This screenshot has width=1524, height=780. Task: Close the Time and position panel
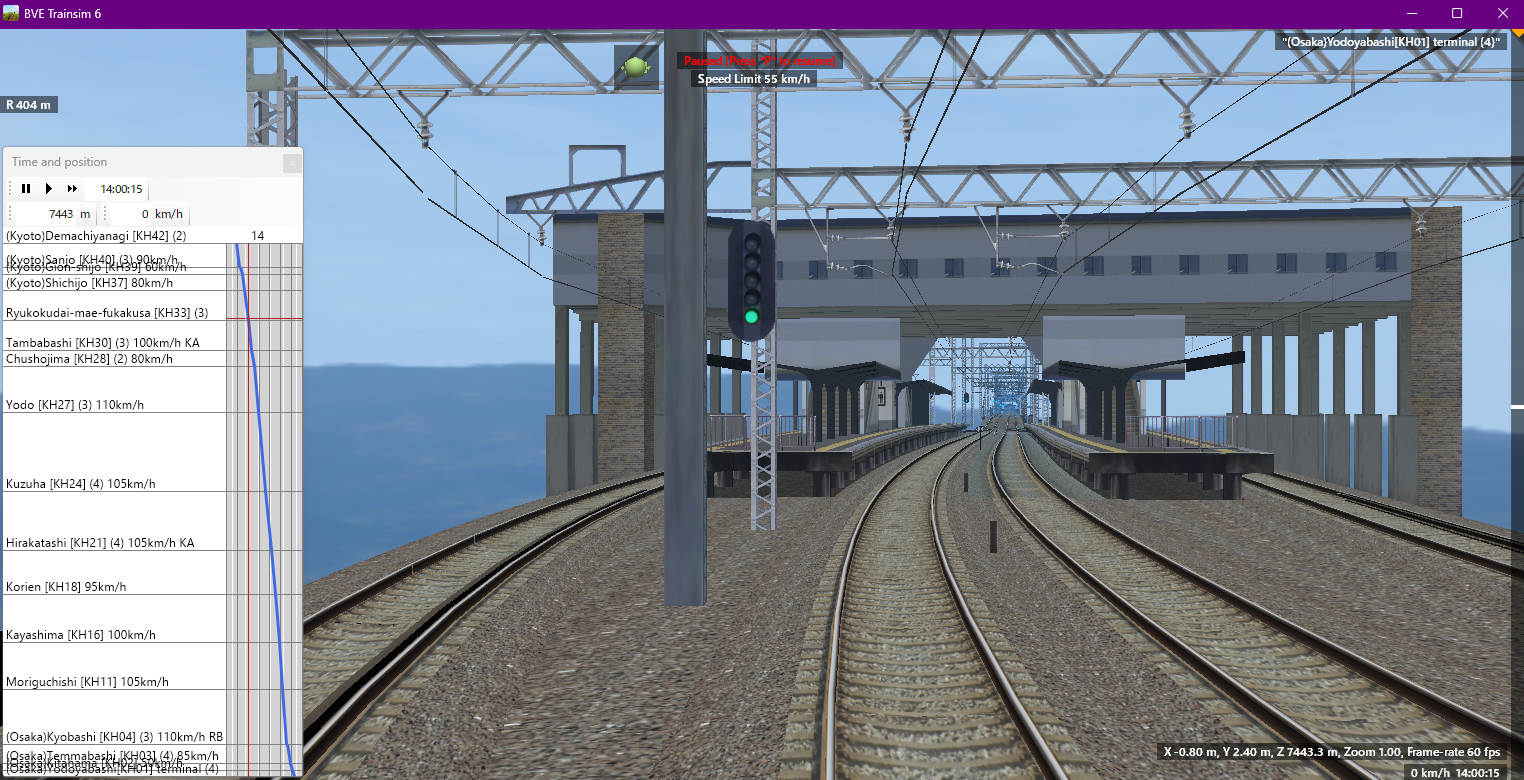pyautogui.click(x=291, y=163)
